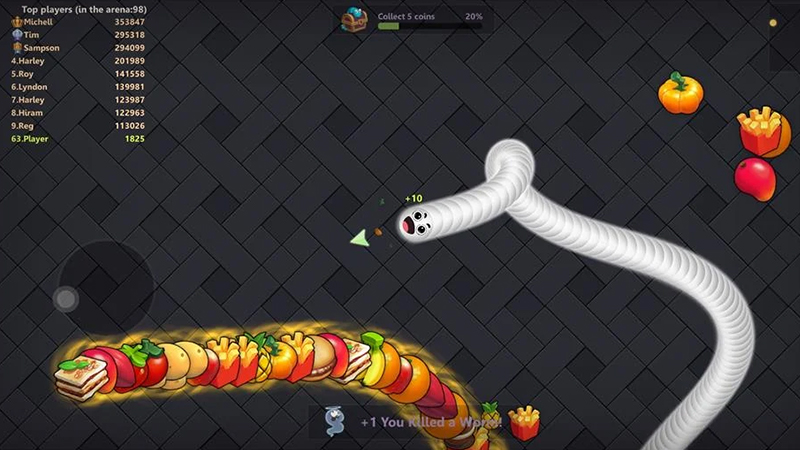
Task: Open the Collect 5 coins objective tracker
Action: [429, 18]
